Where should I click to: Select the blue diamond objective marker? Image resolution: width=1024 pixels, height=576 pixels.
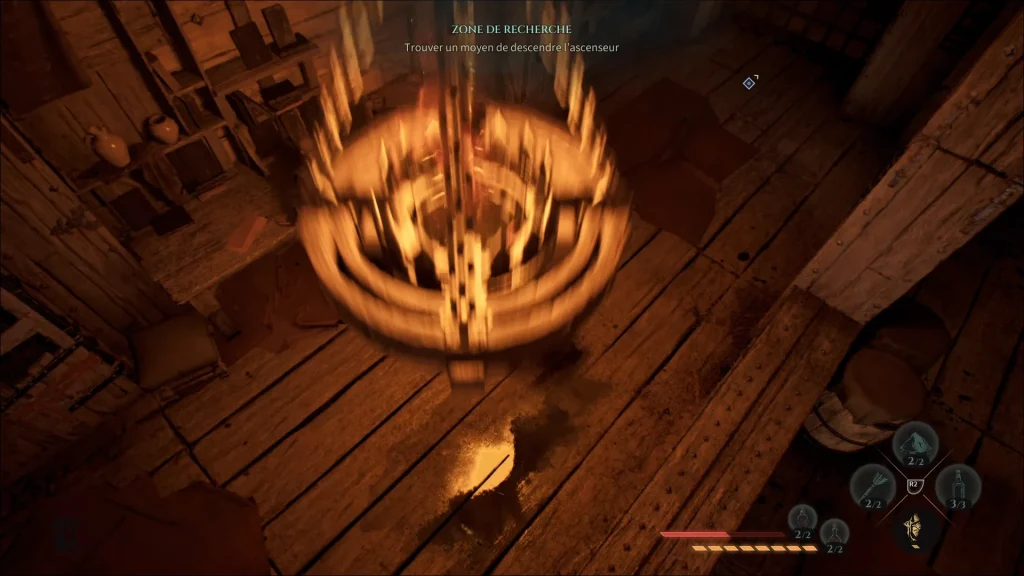click(749, 82)
